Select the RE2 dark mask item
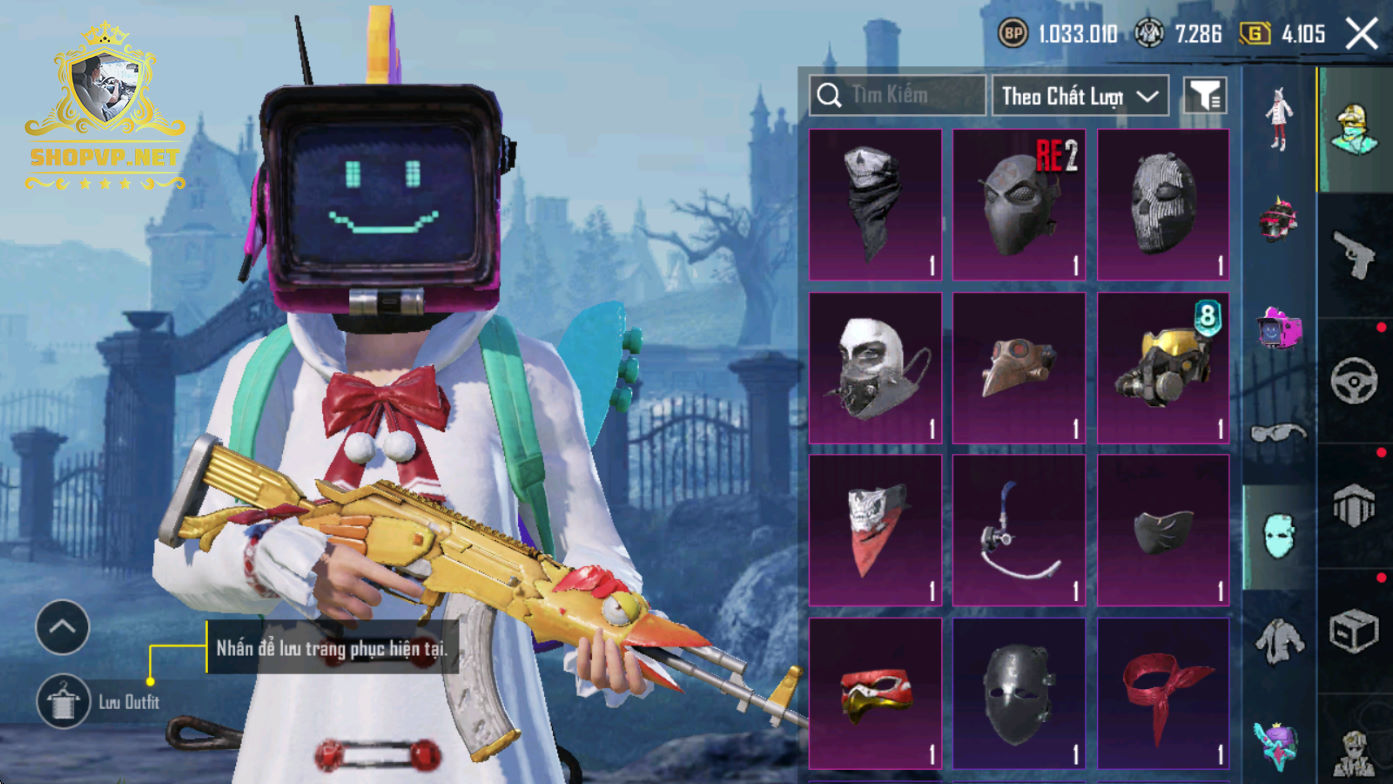The width and height of the screenshot is (1393, 784). click(1019, 204)
